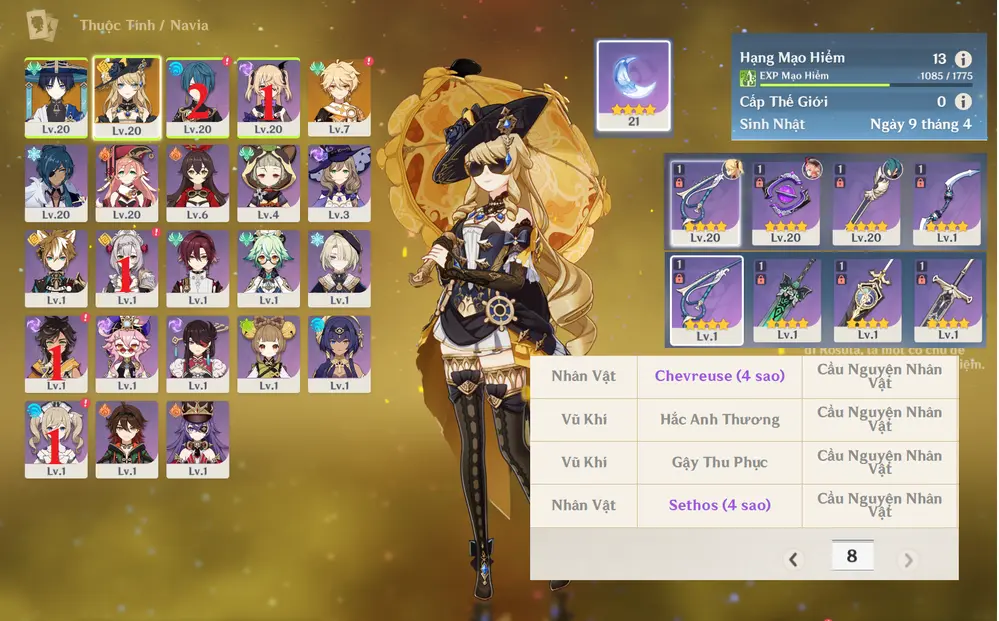
Task: Choose Kaeya's portrait
Action: click(x=56, y=183)
